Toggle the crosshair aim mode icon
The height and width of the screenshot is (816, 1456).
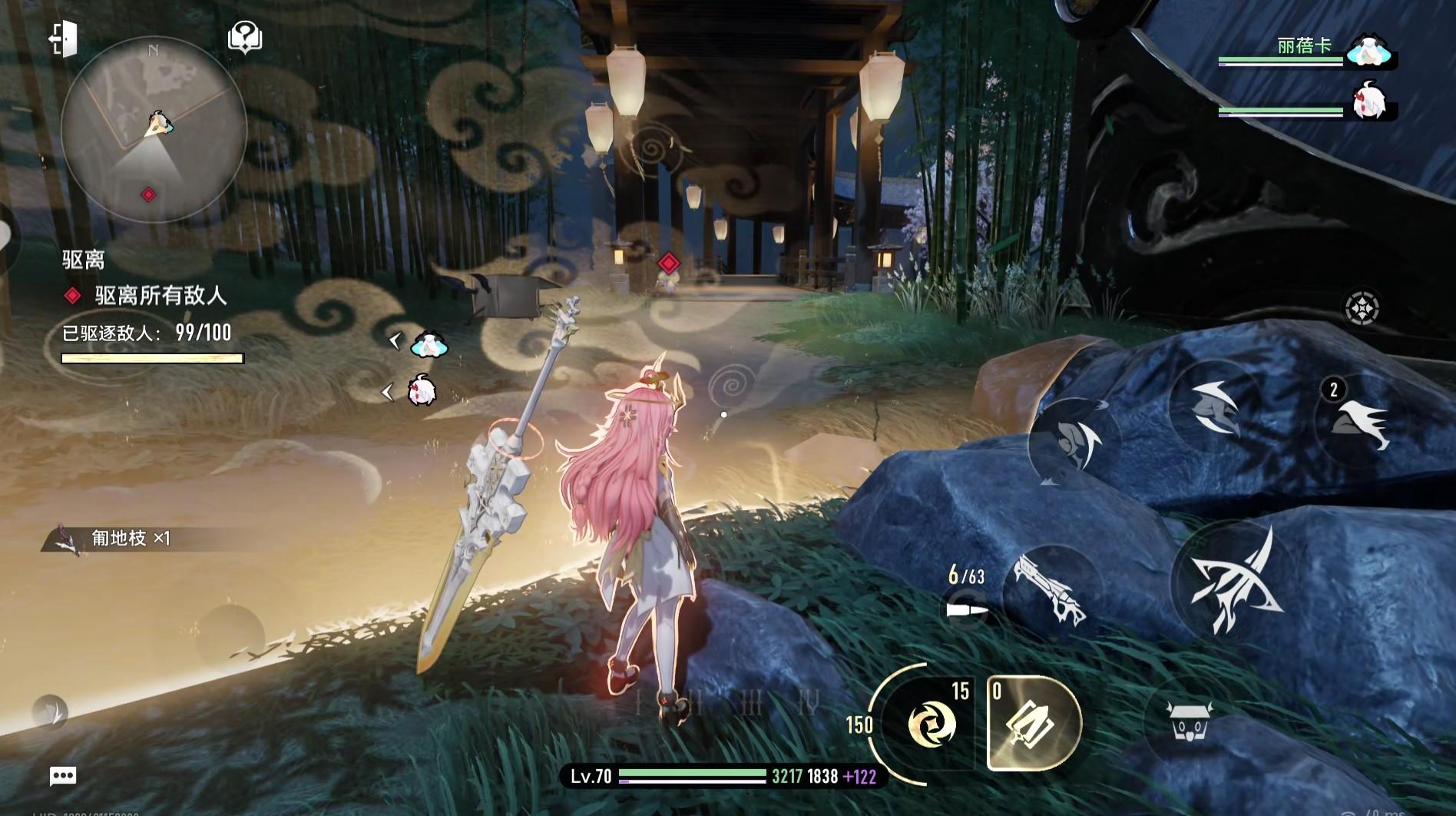tap(1362, 308)
